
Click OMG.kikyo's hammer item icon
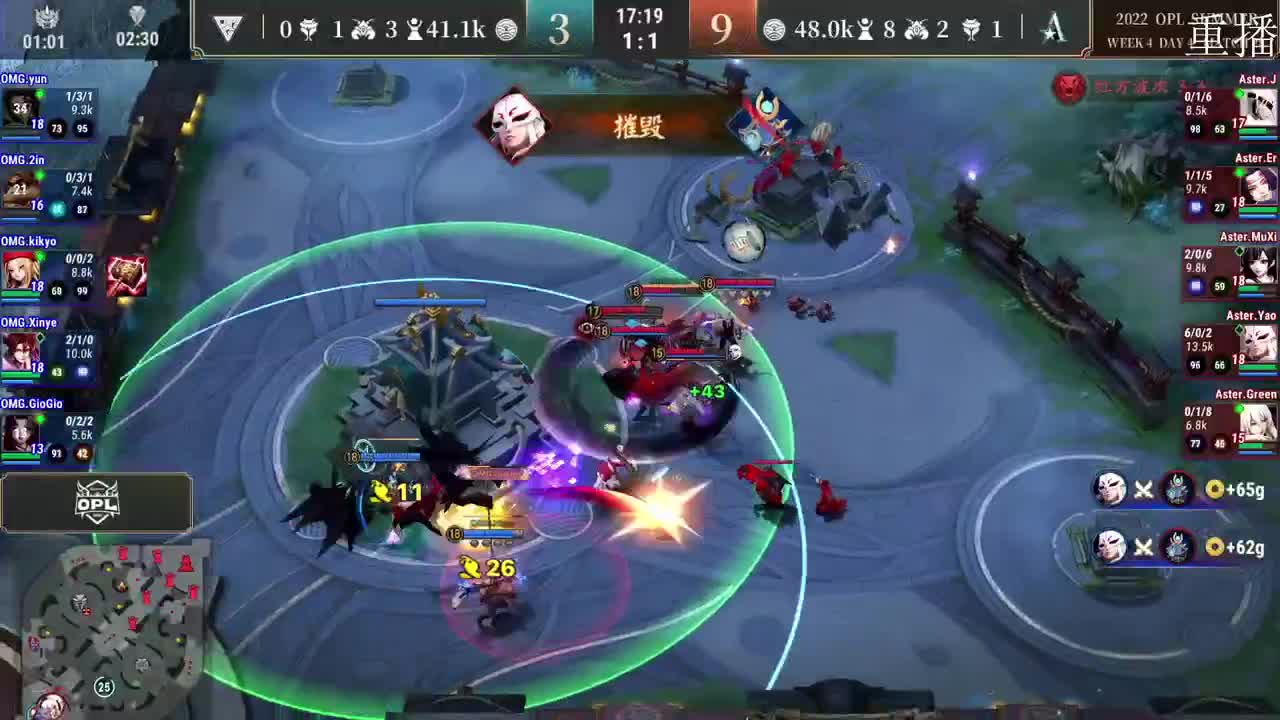126,273
